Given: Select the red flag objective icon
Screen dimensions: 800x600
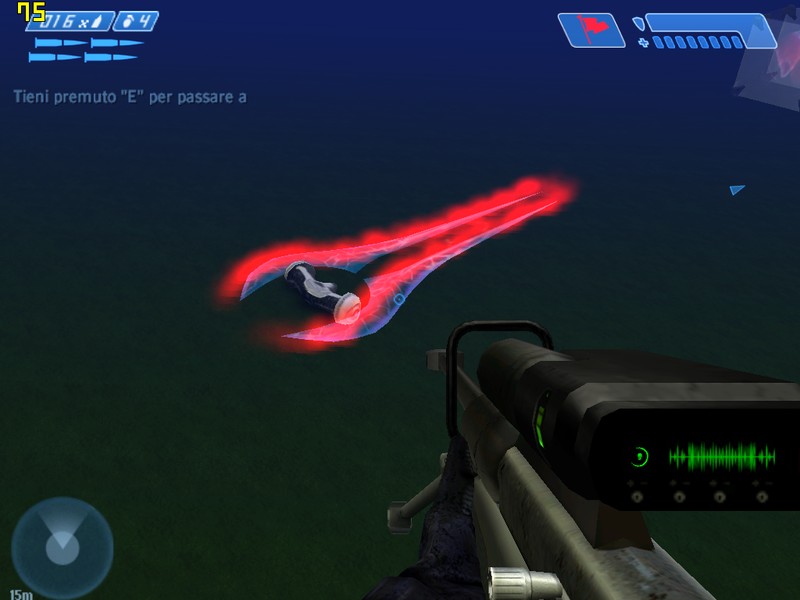Looking at the screenshot, I should pyautogui.click(x=591, y=29).
